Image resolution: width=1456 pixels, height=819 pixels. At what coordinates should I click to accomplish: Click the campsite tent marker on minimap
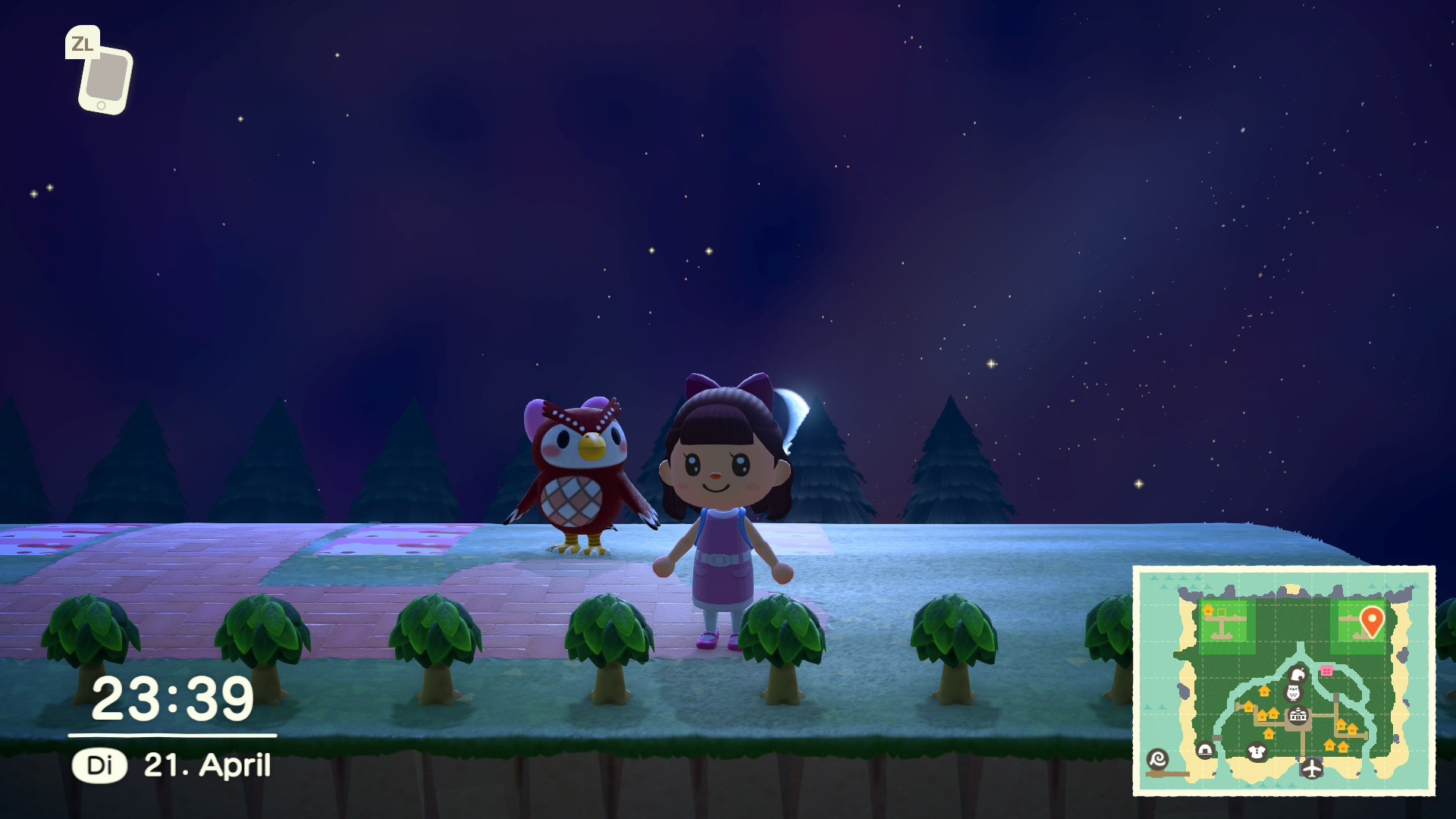click(1204, 751)
